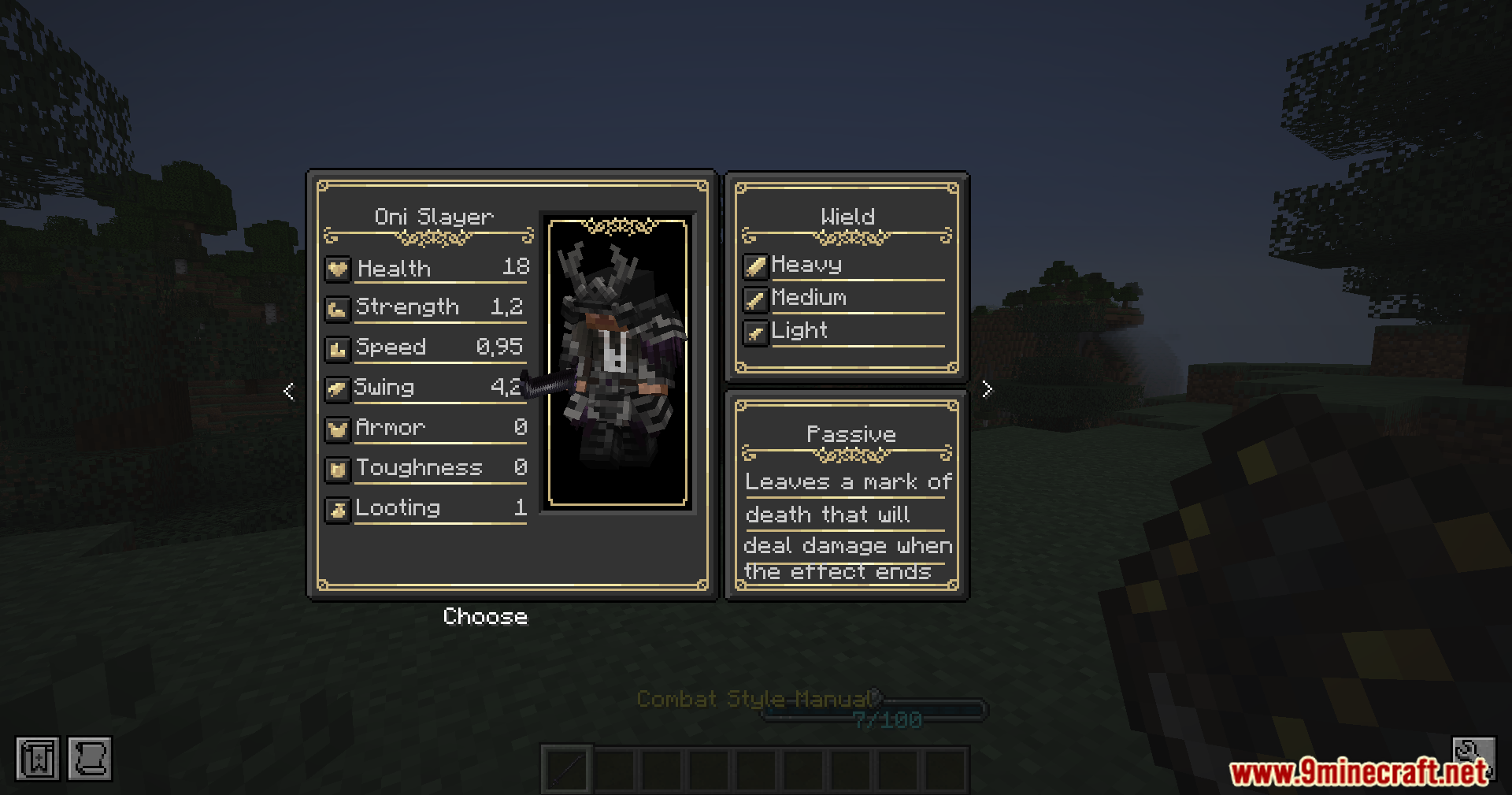Click the Oni Slayer character preview
1512x795 pixels.
tap(617, 362)
